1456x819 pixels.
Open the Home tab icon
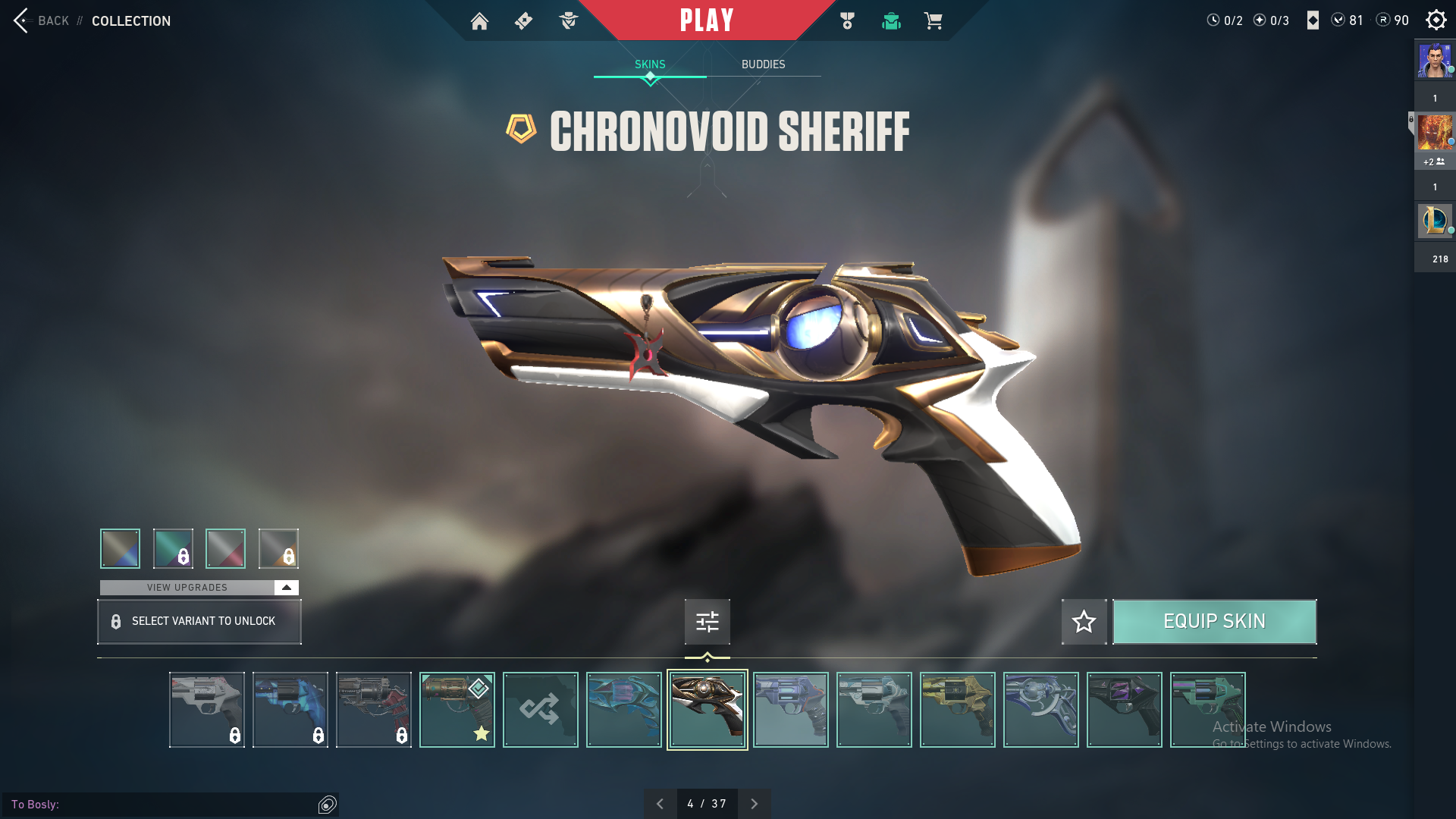click(x=479, y=21)
